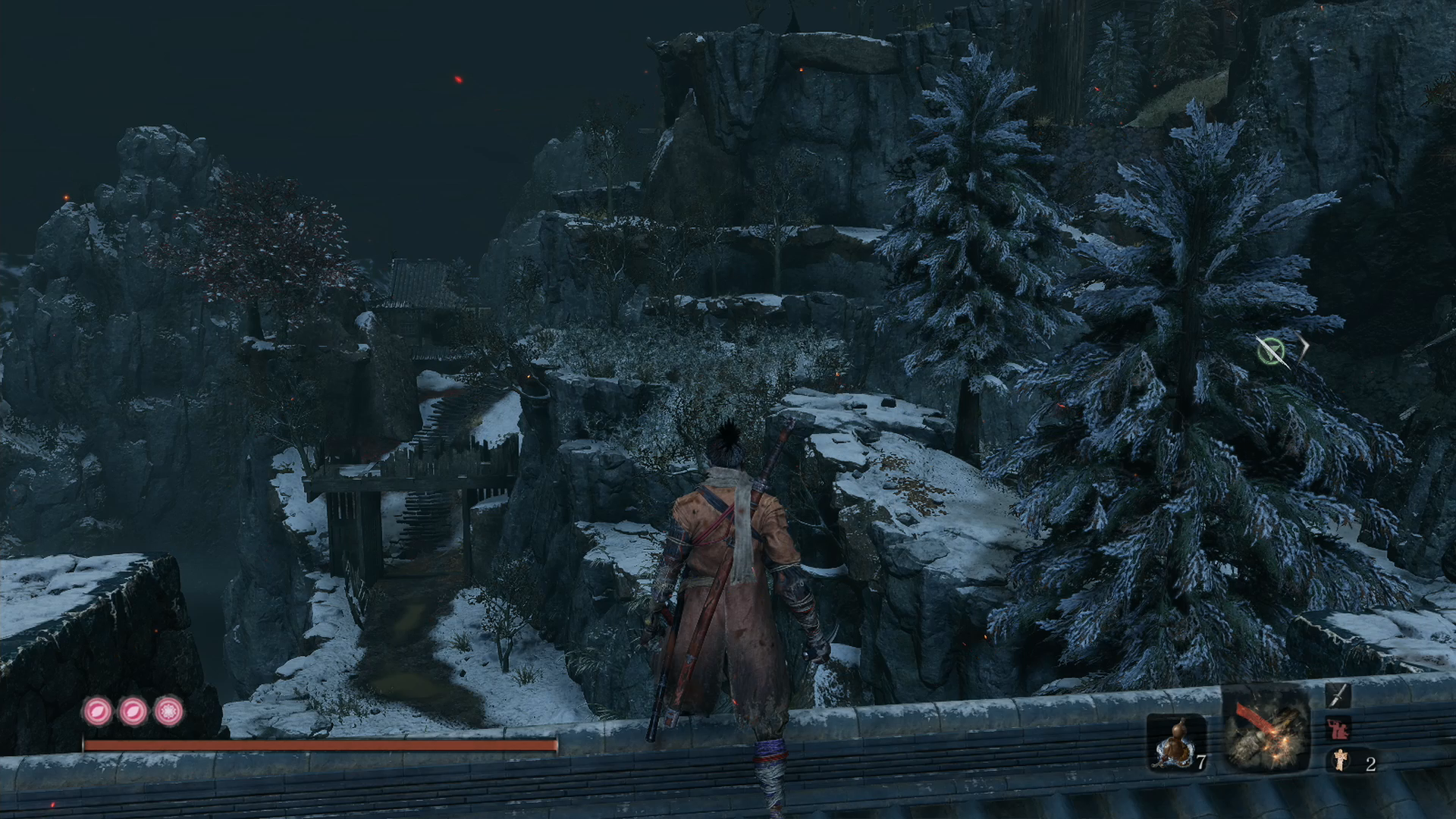Click the spirit emblem paper doll icon
Image resolution: width=1456 pixels, height=819 pixels.
1341,760
